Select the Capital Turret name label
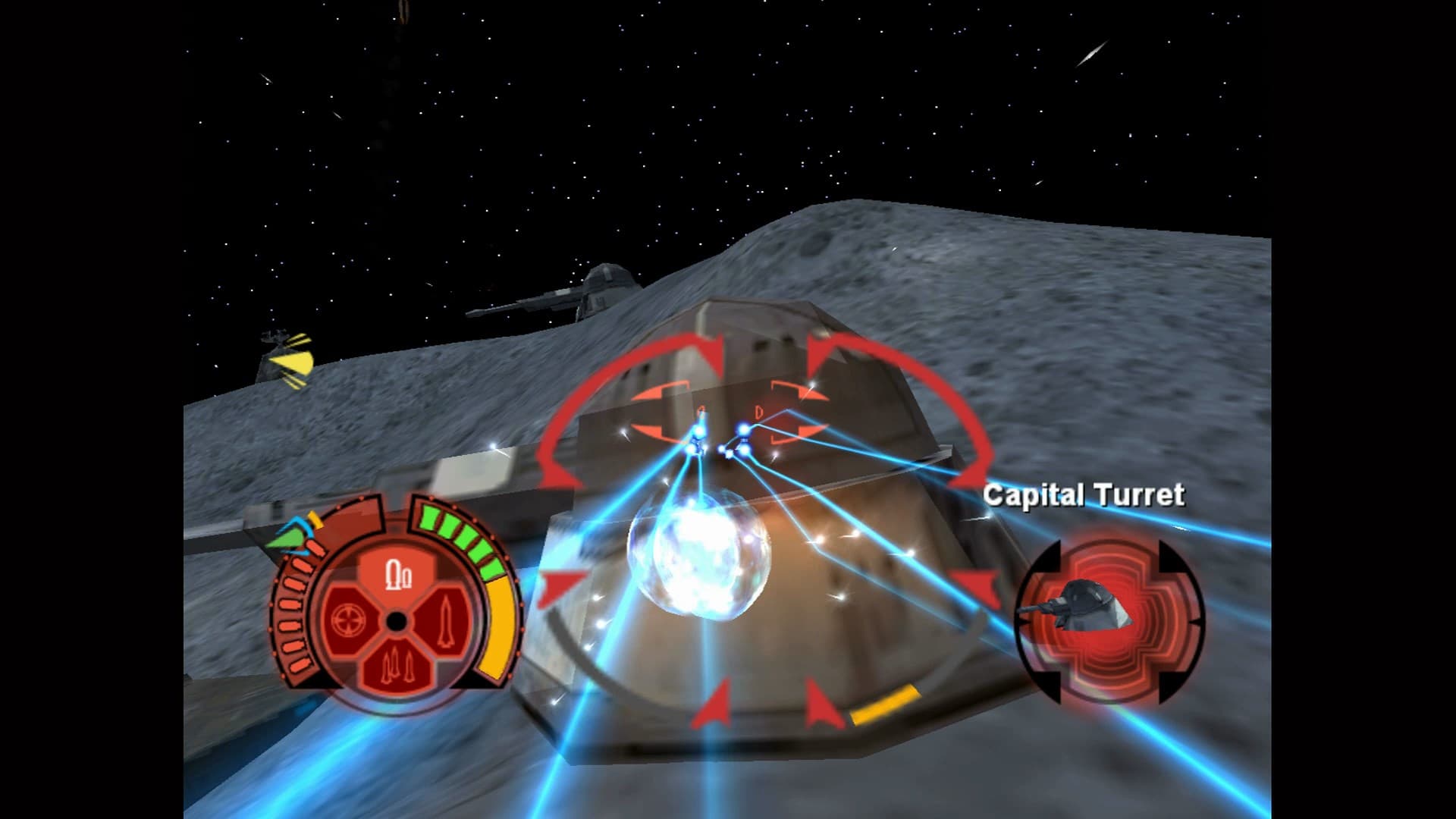The height and width of the screenshot is (819, 1456). [x=1086, y=493]
